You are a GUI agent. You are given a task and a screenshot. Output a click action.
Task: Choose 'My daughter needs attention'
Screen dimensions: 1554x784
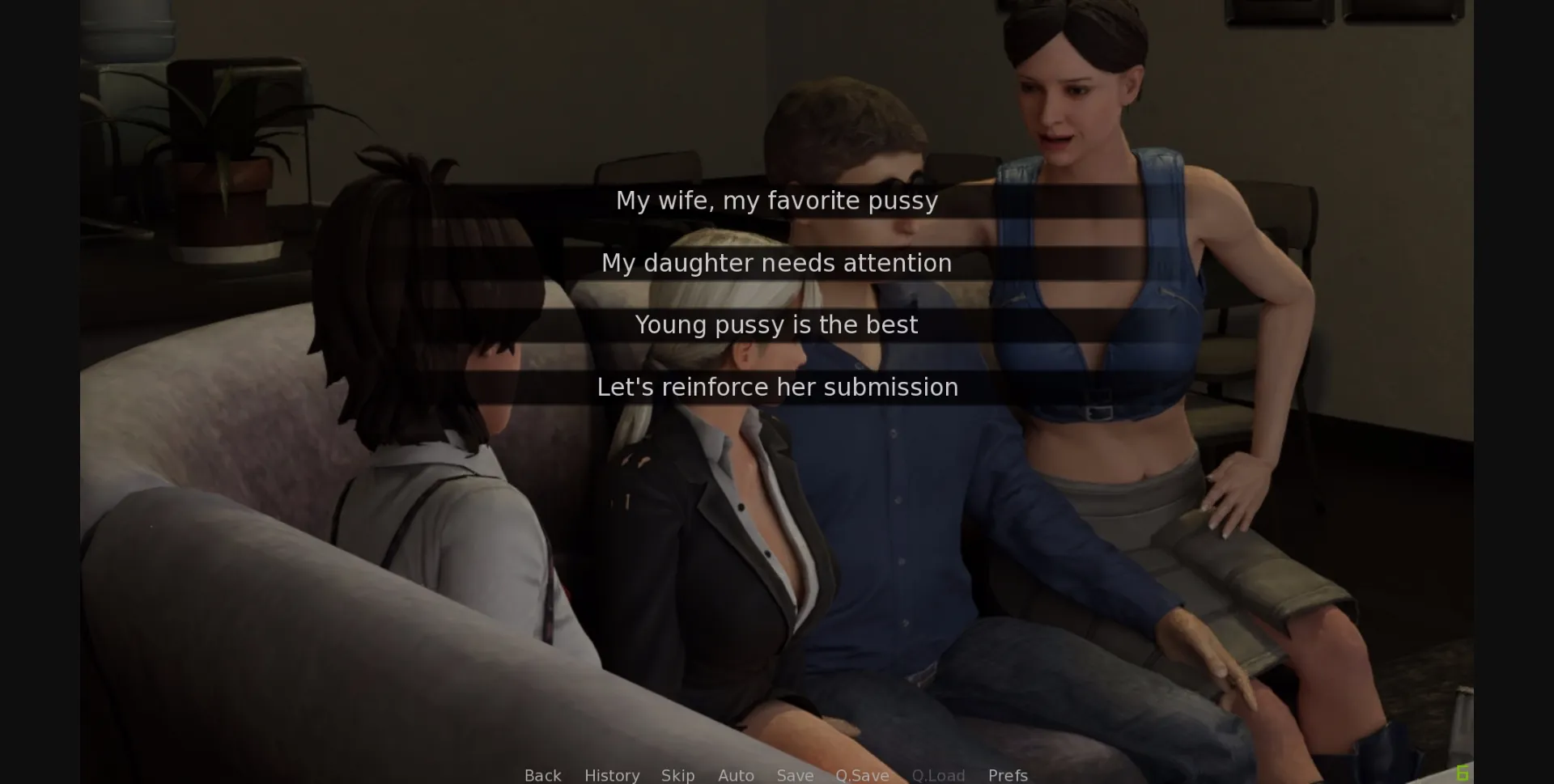click(x=776, y=262)
